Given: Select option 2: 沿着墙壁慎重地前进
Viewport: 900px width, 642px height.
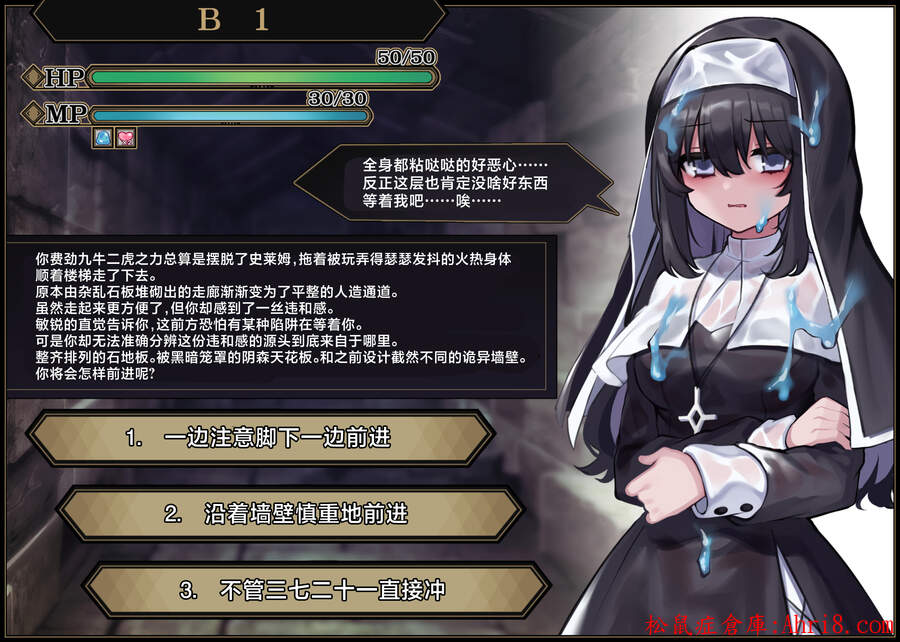Looking at the screenshot, I should (x=289, y=514).
